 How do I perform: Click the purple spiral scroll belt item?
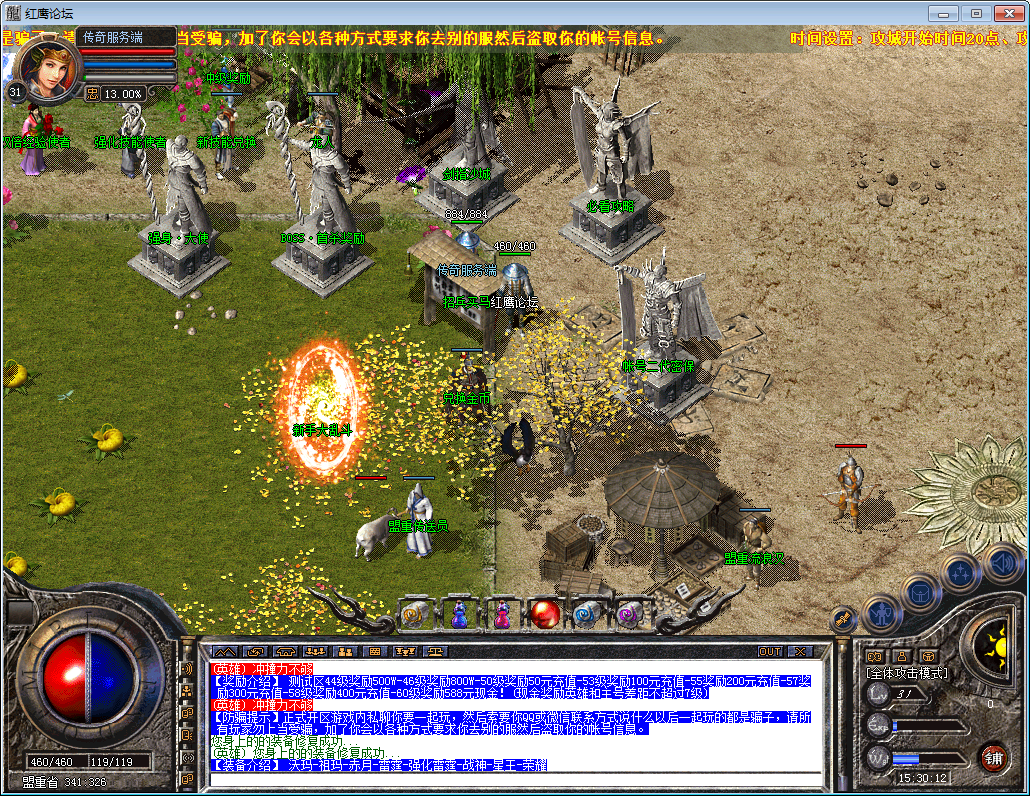[630, 614]
